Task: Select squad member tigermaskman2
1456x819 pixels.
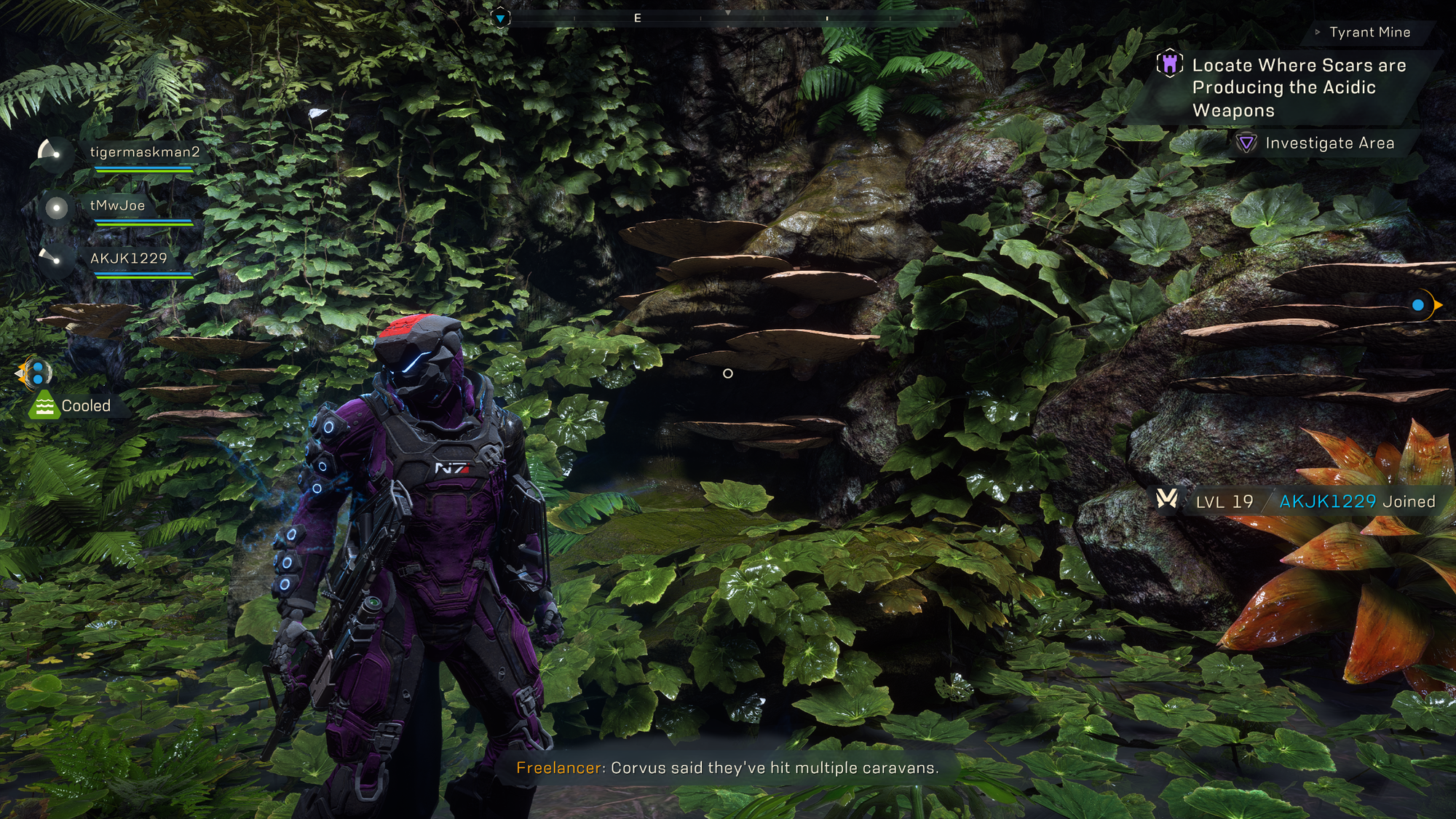Action: [144, 152]
